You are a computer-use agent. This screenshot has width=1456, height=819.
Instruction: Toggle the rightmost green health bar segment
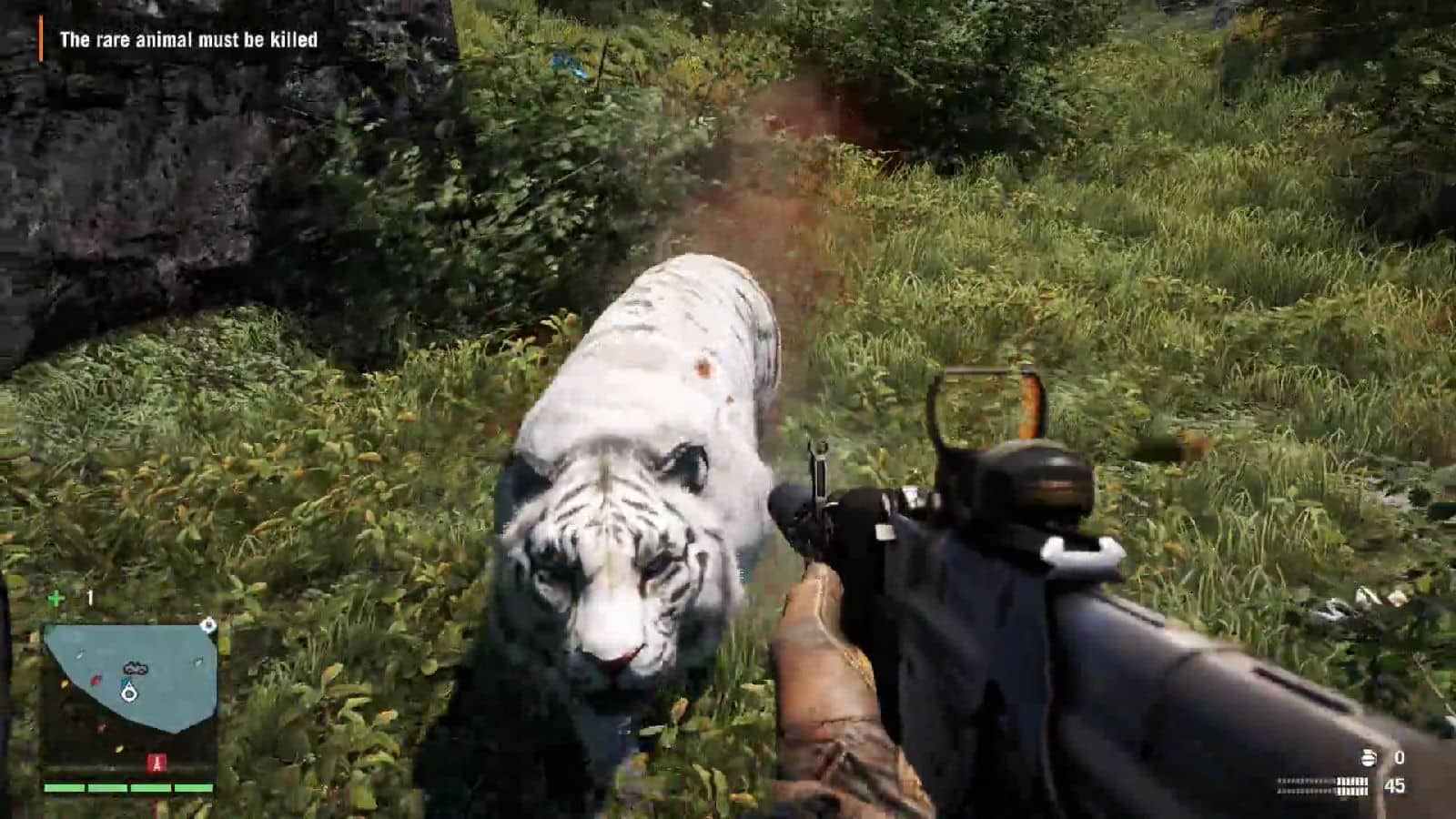(x=193, y=788)
